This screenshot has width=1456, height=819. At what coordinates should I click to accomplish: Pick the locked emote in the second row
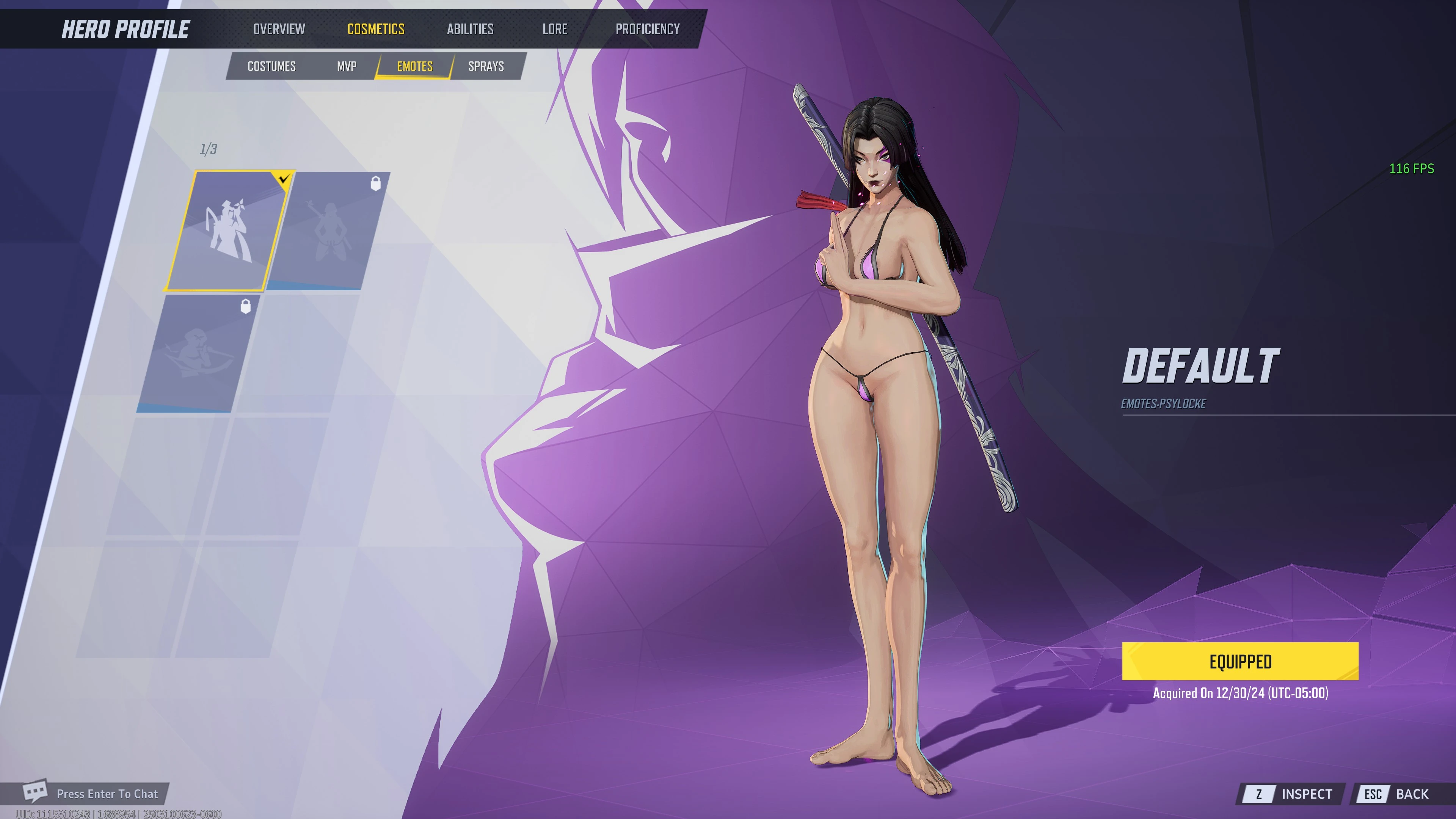(x=198, y=353)
